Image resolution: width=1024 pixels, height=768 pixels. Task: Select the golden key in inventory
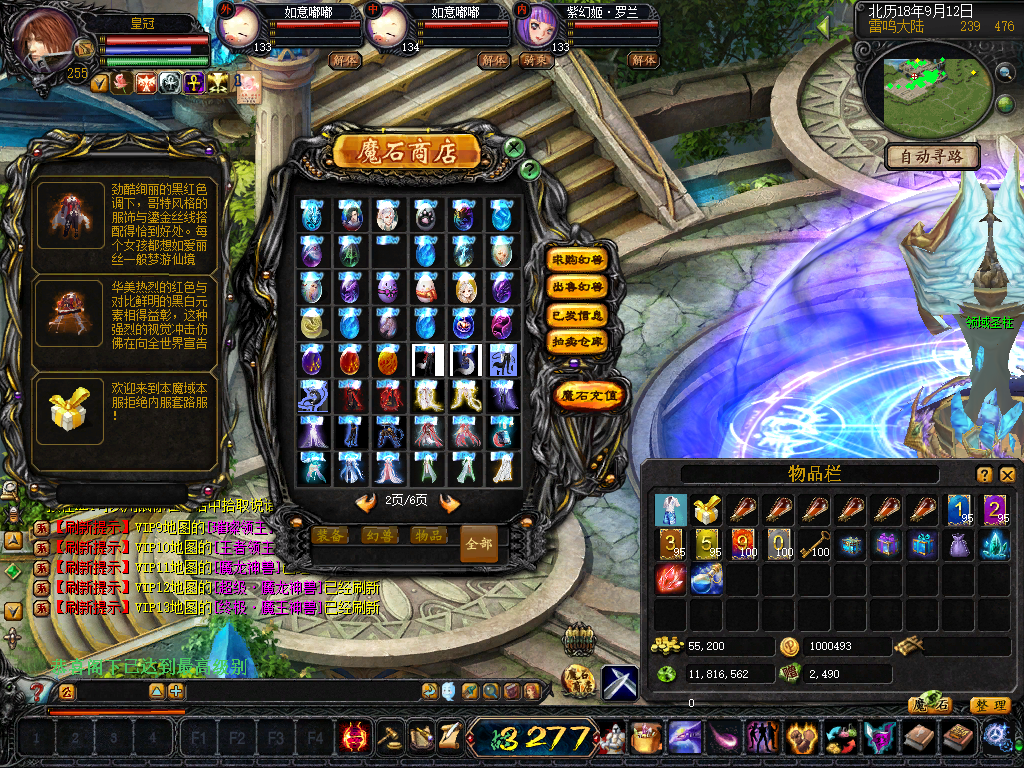click(x=814, y=545)
